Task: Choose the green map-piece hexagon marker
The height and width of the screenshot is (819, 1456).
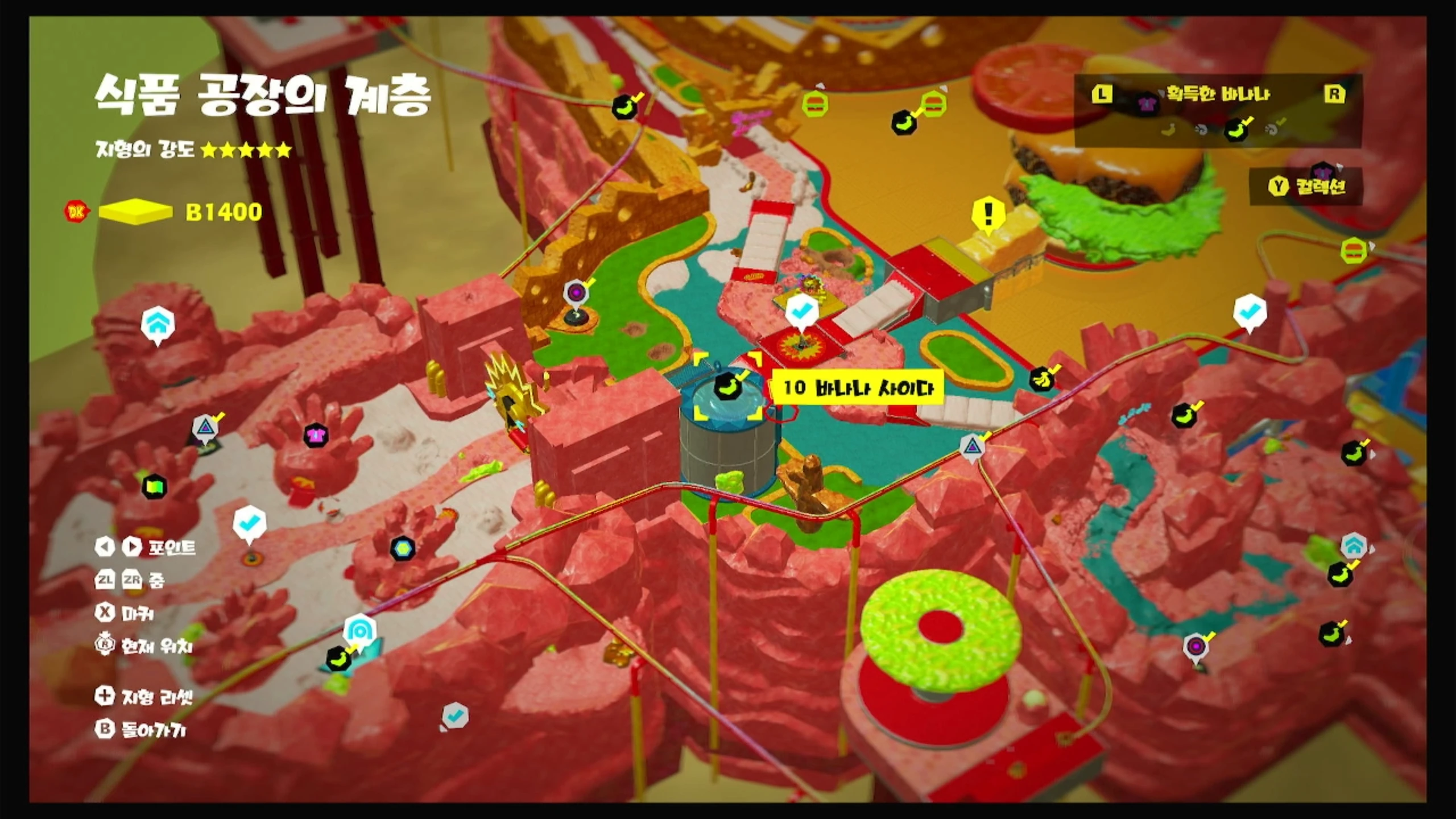Action: tap(154, 487)
